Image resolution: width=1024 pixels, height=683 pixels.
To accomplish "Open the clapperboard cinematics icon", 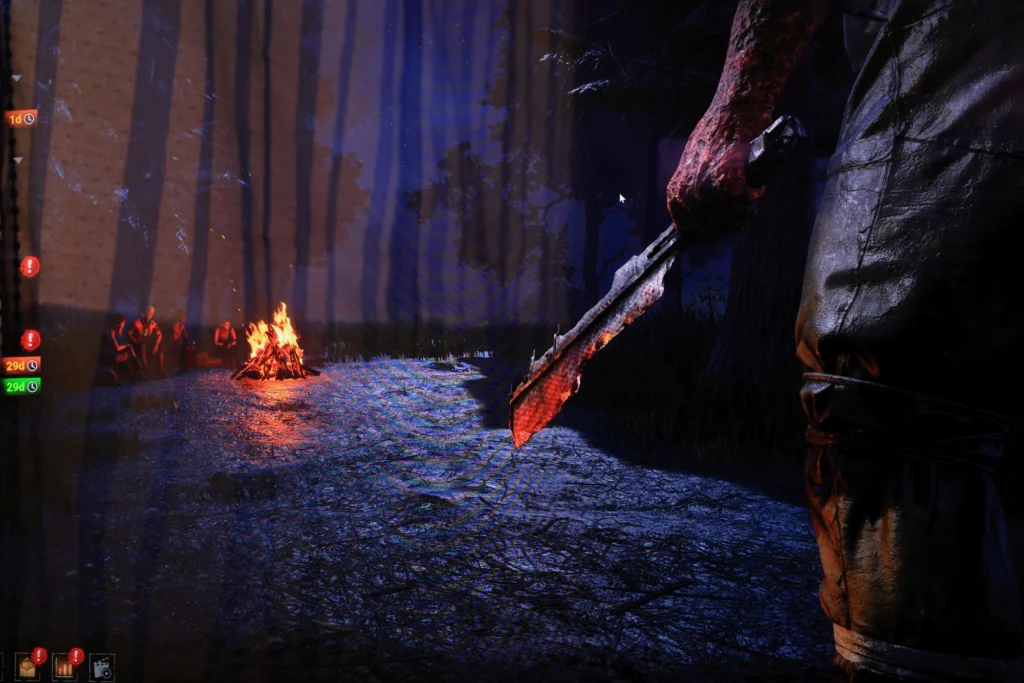I will click(x=101, y=667).
